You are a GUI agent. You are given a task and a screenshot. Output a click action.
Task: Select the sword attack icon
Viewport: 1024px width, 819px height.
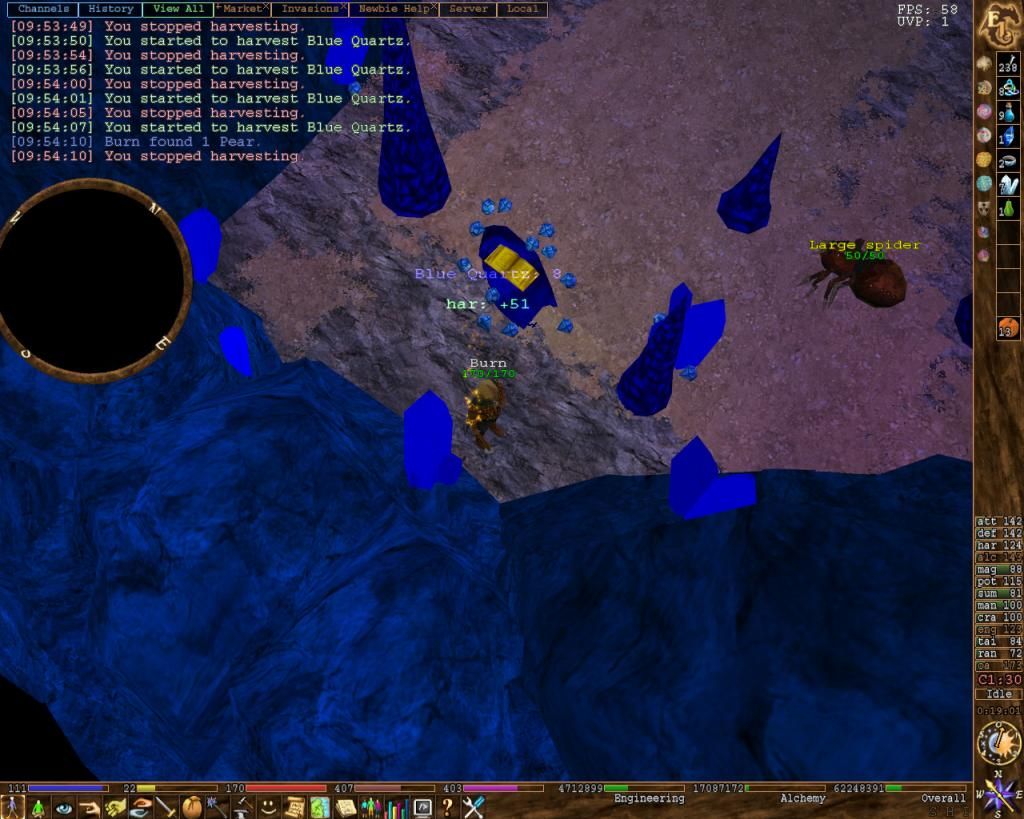[x=166, y=807]
